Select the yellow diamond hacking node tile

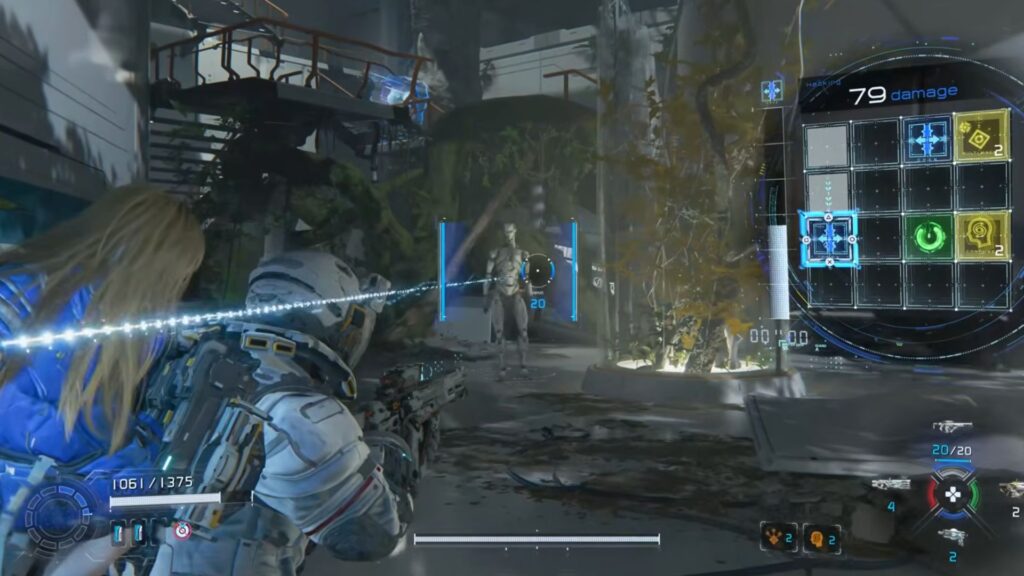coord(981,137)
